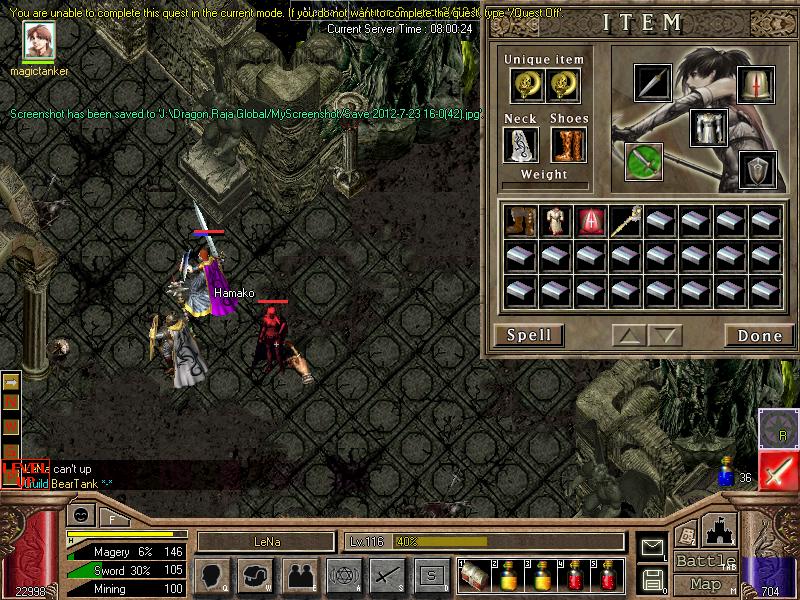Pick the white robe in the inventory grid

(x=553, y=221)
